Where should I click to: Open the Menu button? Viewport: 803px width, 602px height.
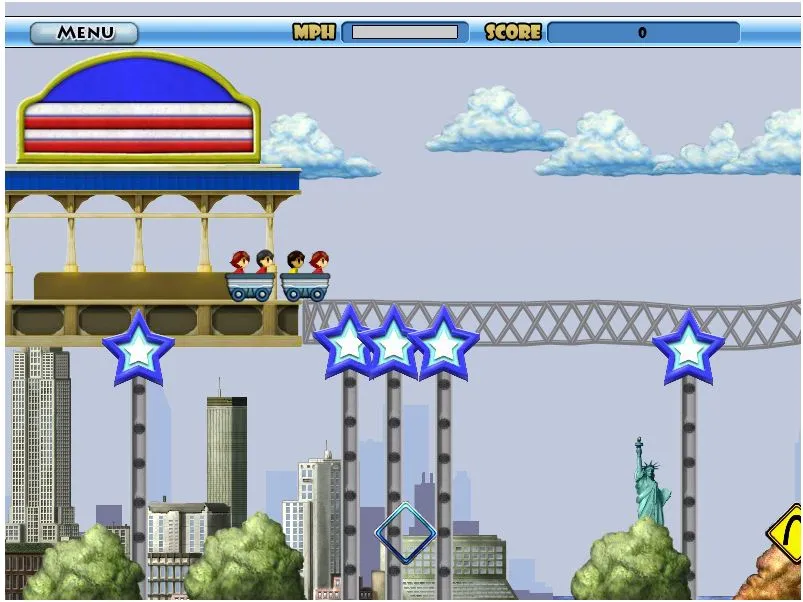pos(84,32)
